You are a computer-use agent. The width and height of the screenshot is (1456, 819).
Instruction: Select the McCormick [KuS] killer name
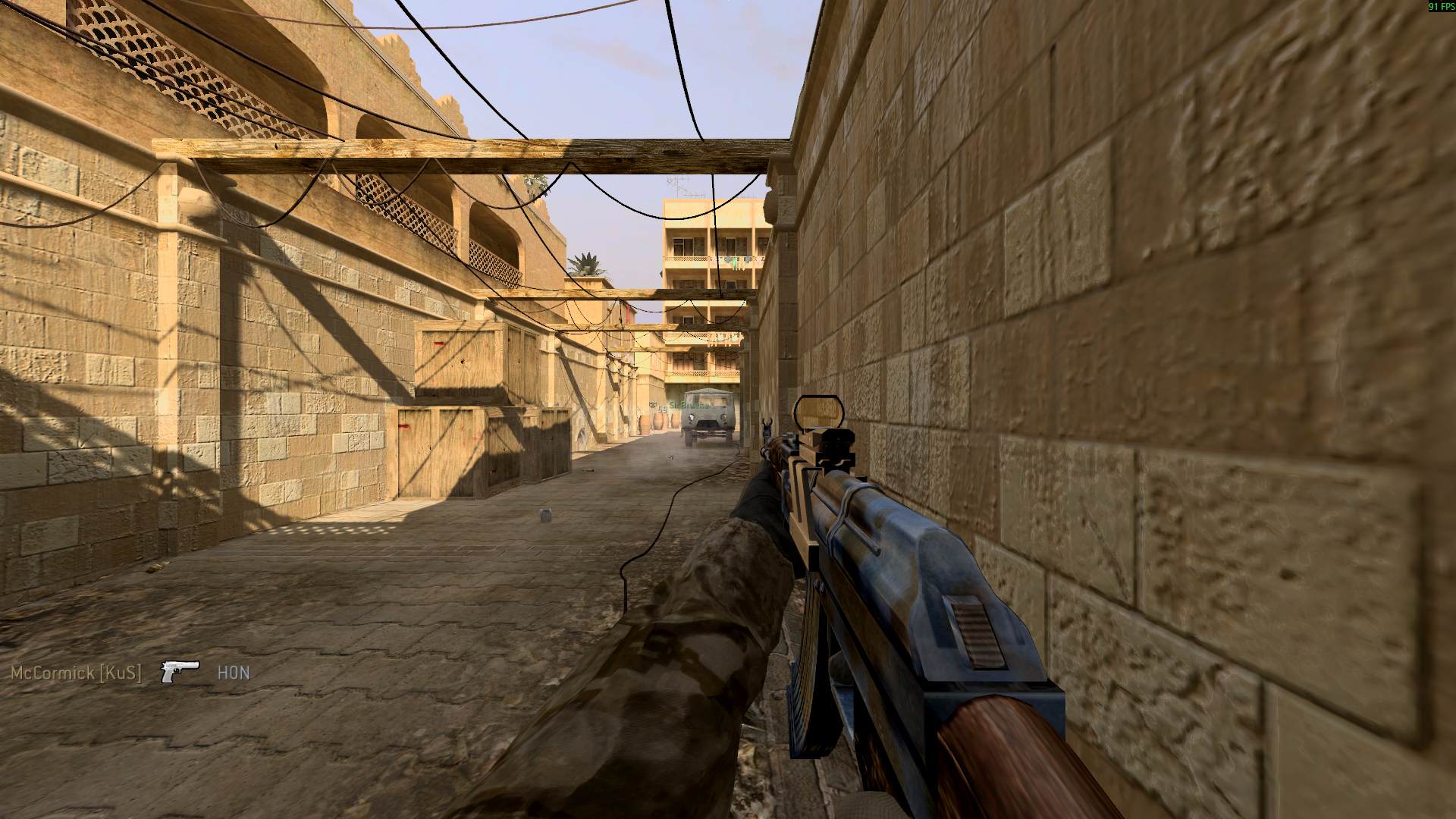[x=76, y=673]
